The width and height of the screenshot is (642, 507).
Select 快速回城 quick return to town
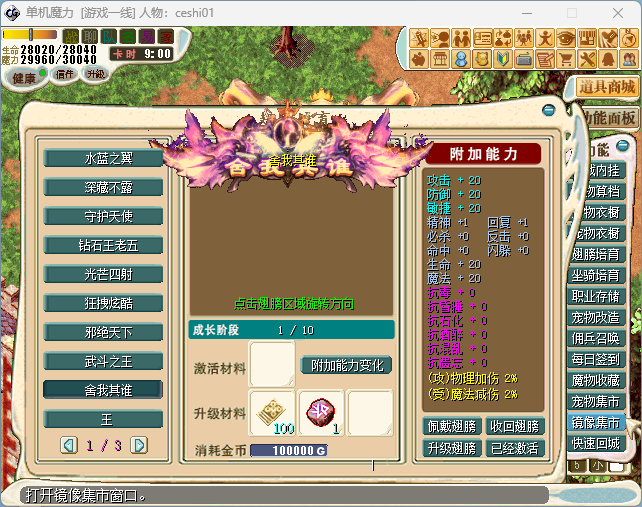click(595, 443)
